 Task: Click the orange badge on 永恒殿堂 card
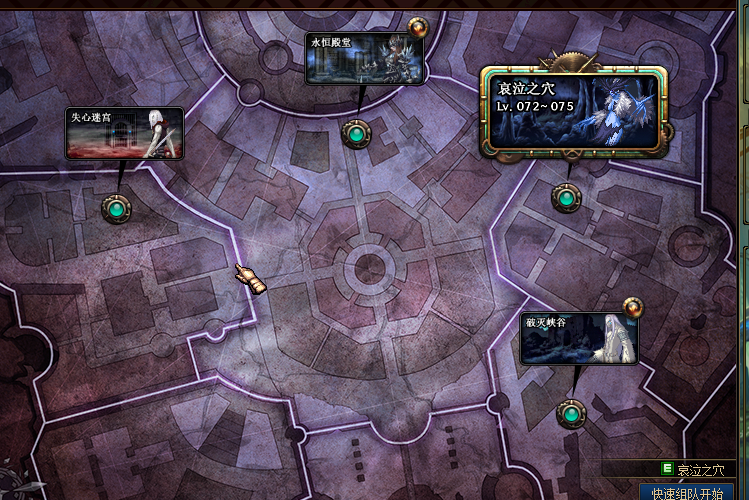click(x=418, y=27)
